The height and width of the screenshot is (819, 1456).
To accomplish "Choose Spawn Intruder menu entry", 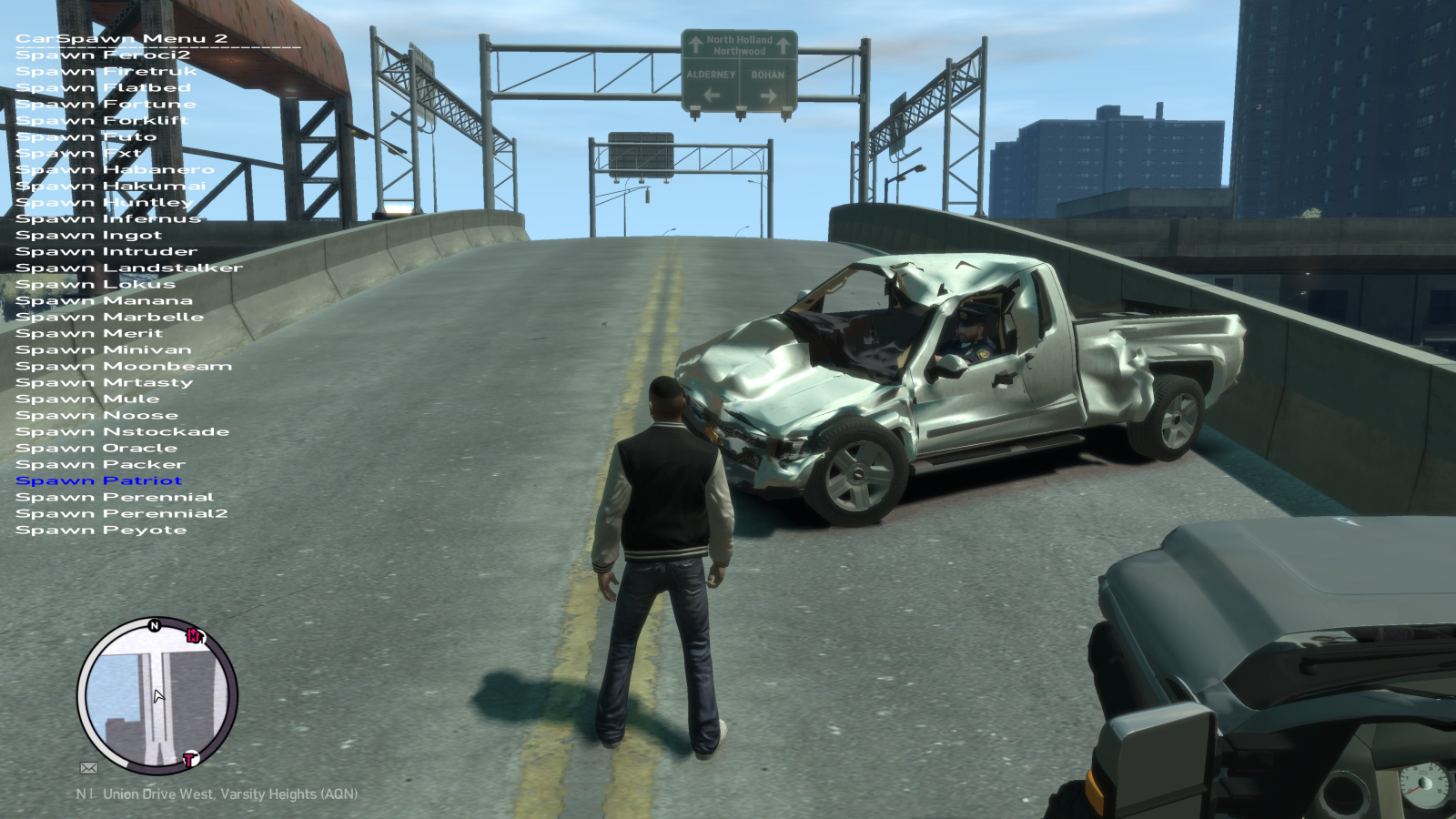I will pyautogui.click(x=106, y=251).
